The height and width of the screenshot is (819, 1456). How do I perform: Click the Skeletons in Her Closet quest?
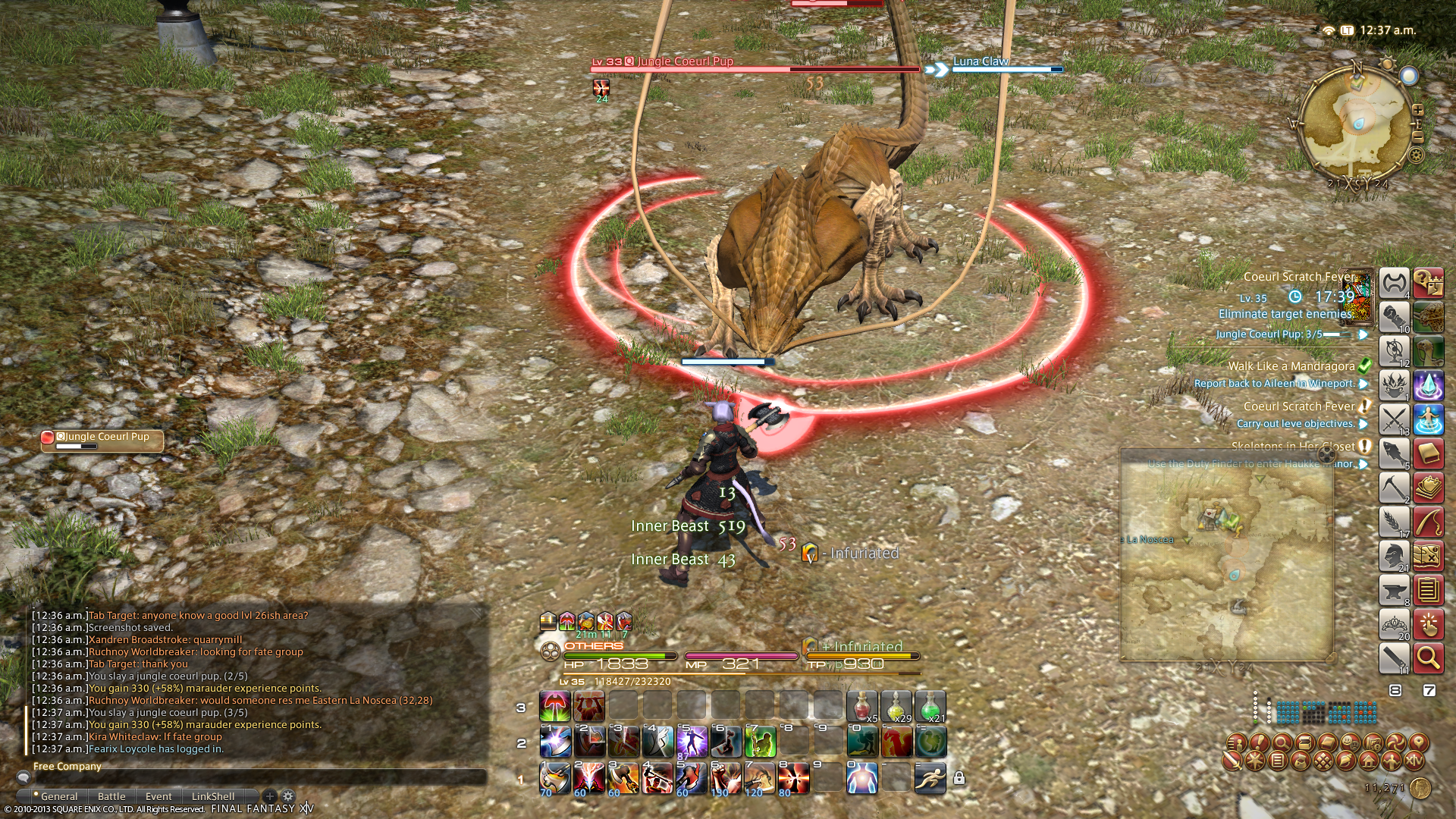(x=1293, y=447)
